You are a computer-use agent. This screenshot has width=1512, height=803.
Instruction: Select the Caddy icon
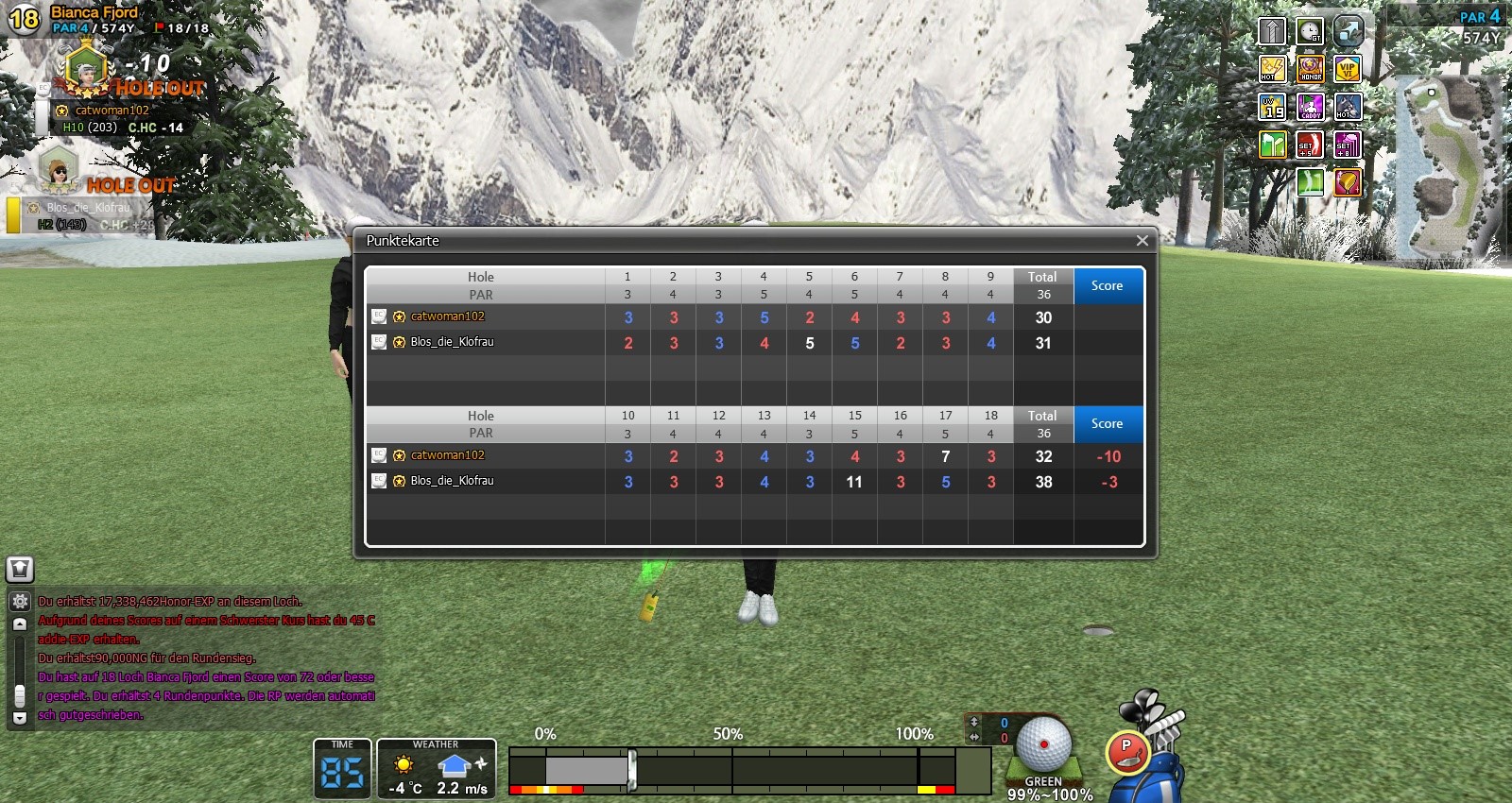click(1310, 107)
